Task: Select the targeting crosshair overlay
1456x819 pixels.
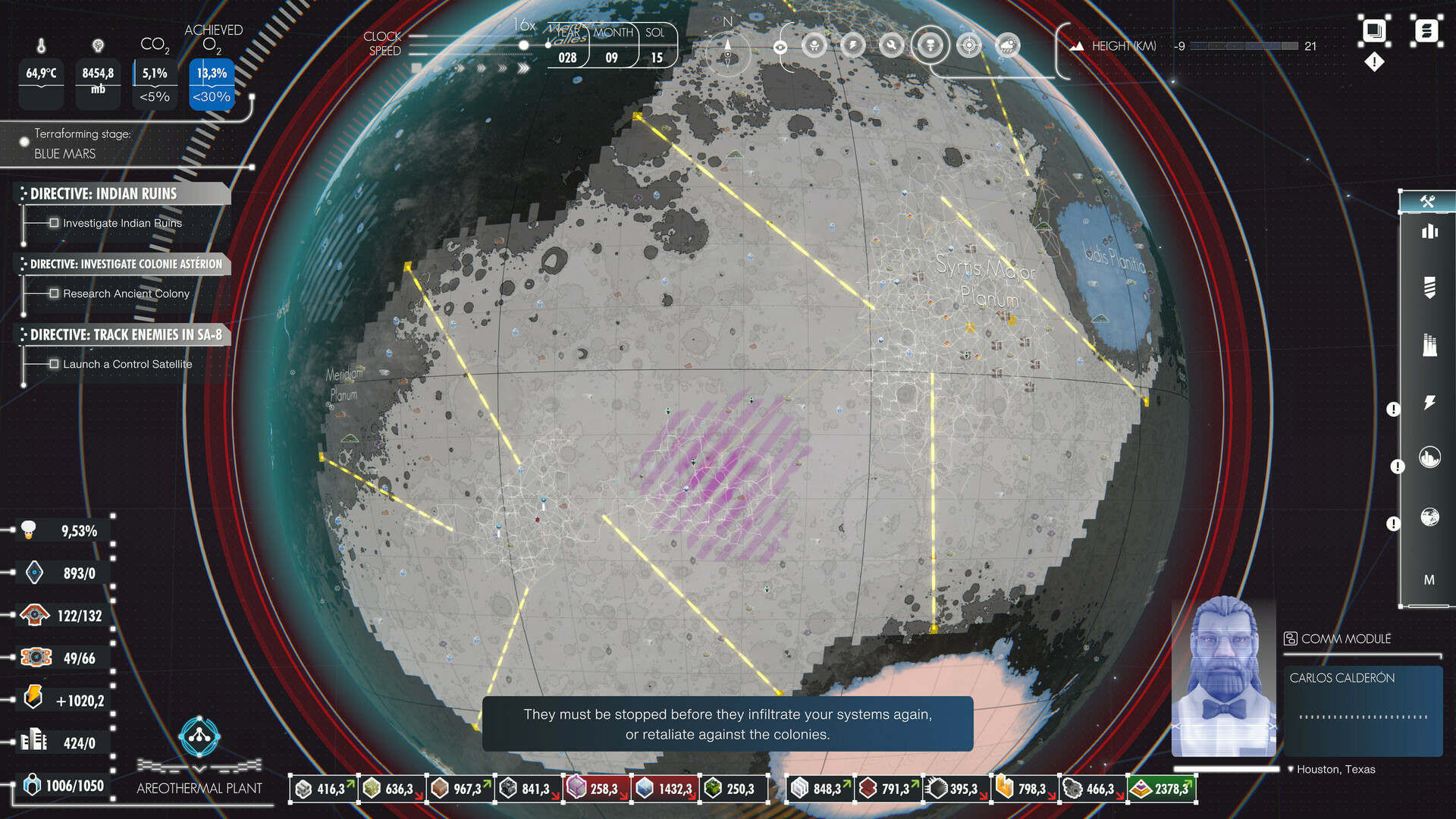Action: (x=968, y=45)
